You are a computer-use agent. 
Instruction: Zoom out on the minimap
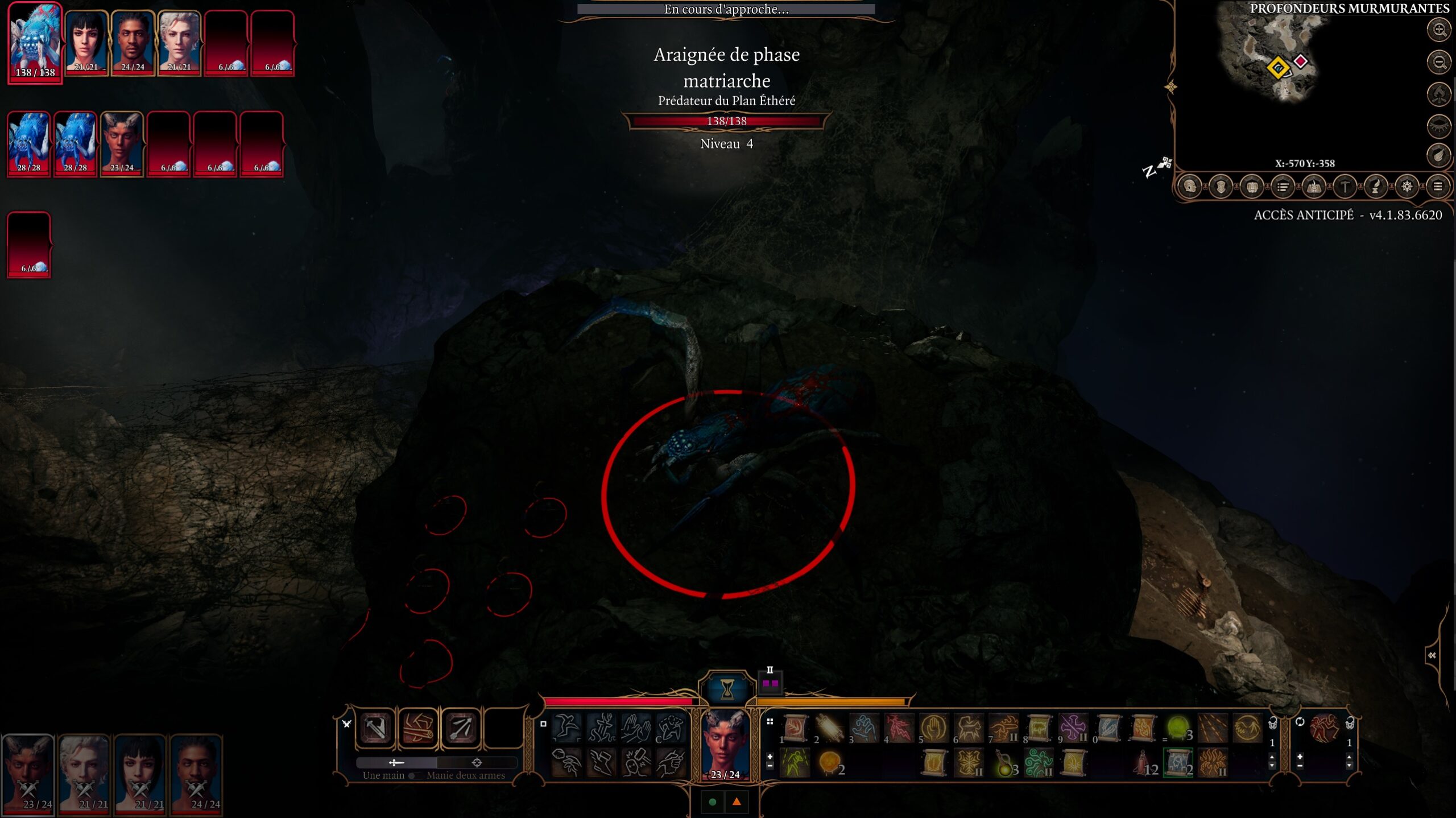[1440, 62]
